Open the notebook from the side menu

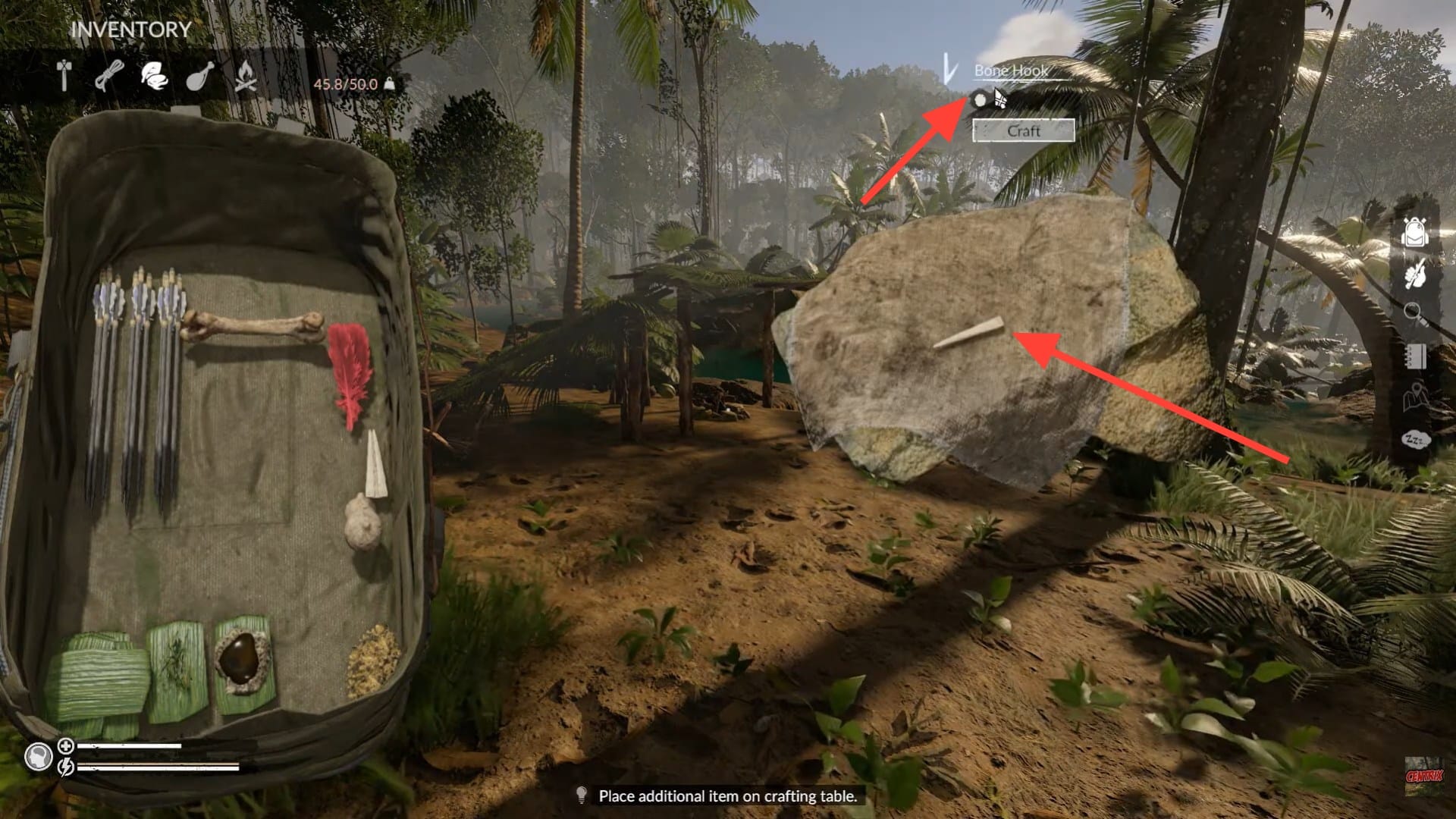1414,356
